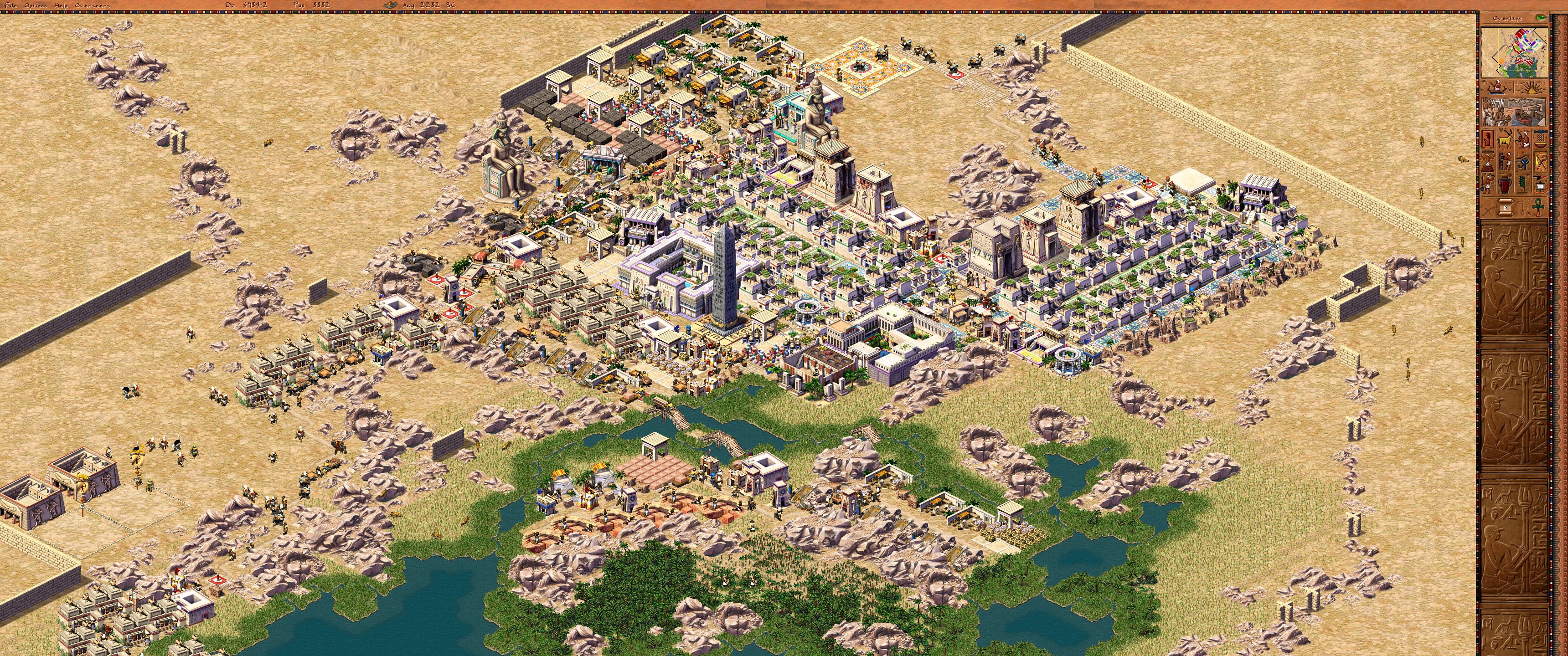This screenshot has height=656, width=1568.
Task: Select the yellow antelope build category
Action: [1505, 141]
